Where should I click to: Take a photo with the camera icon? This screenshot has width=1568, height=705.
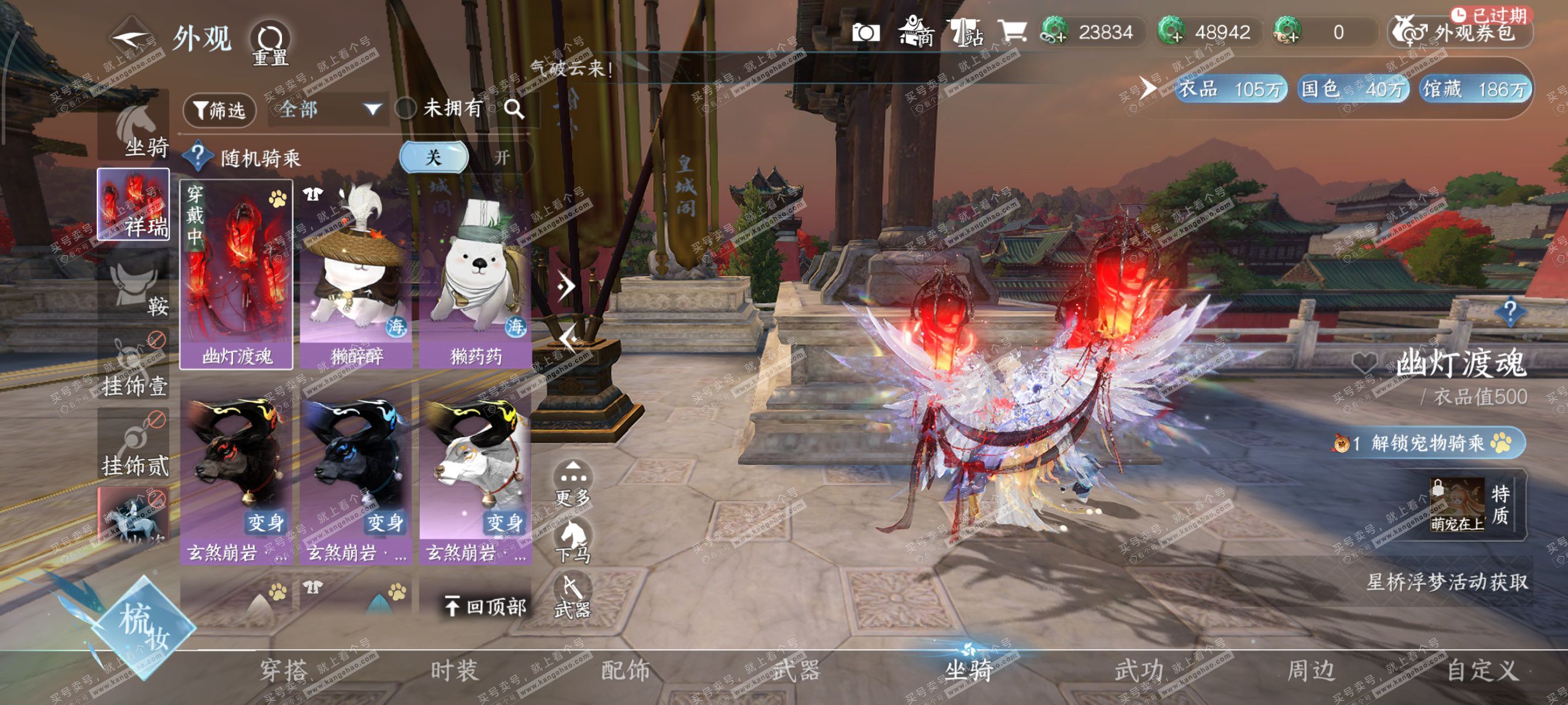point(866,32)
